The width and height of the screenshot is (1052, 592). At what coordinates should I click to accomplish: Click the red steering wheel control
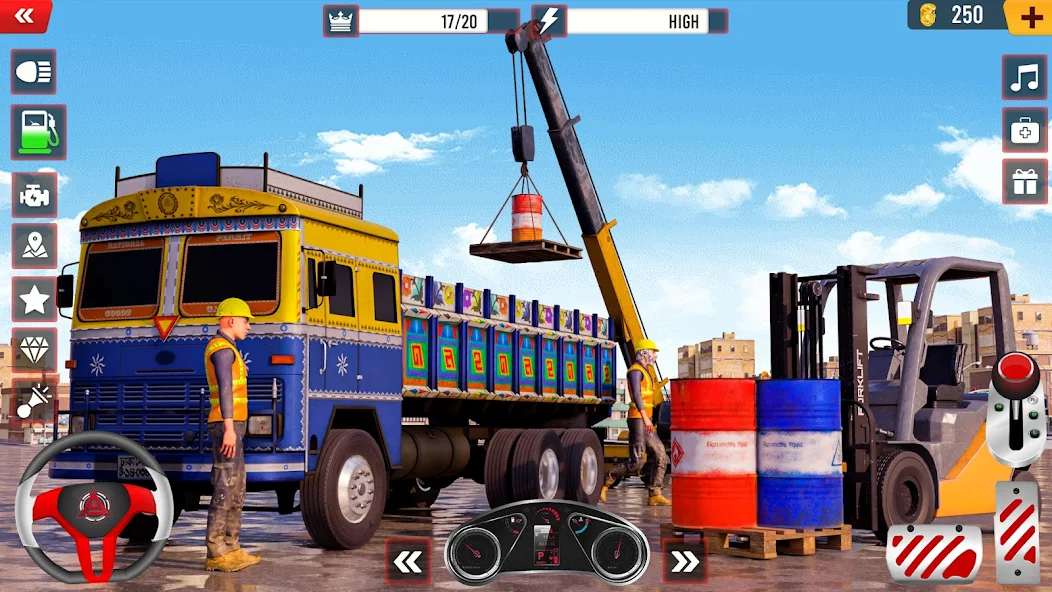(93, 507)
